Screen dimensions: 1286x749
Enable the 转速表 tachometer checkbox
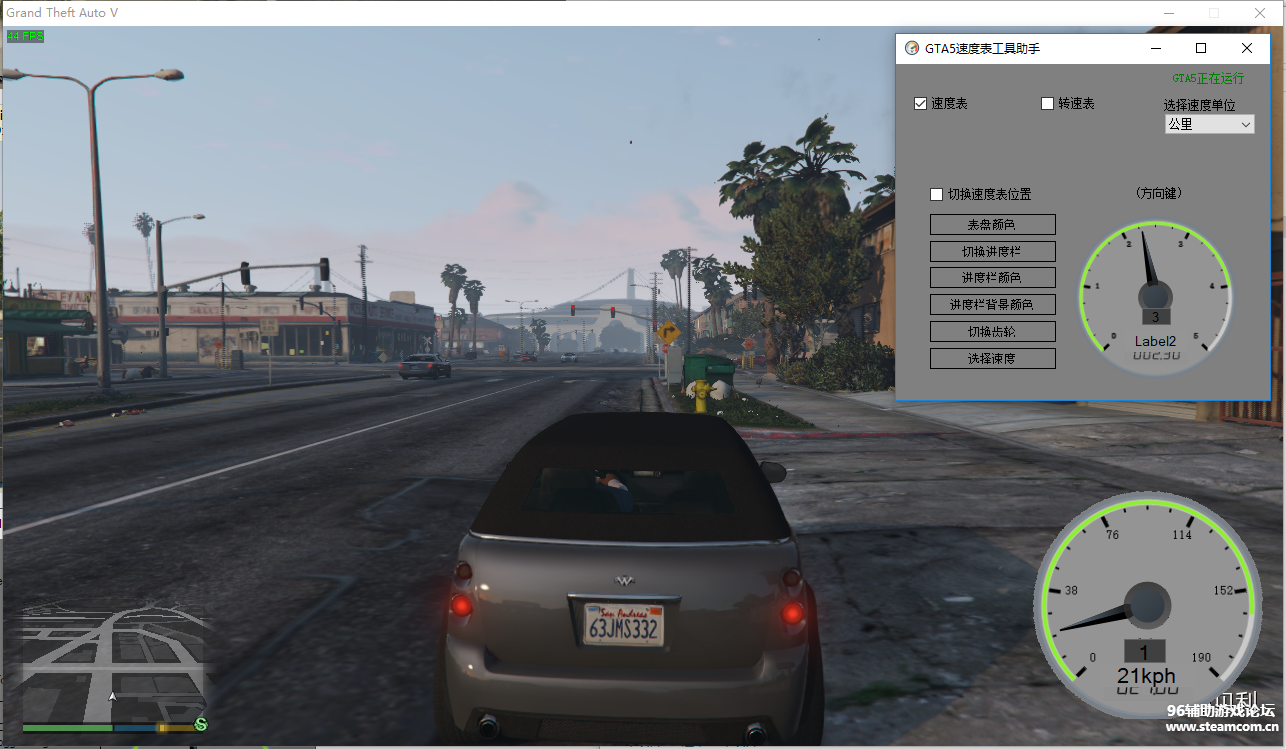tap(1048, 104)
